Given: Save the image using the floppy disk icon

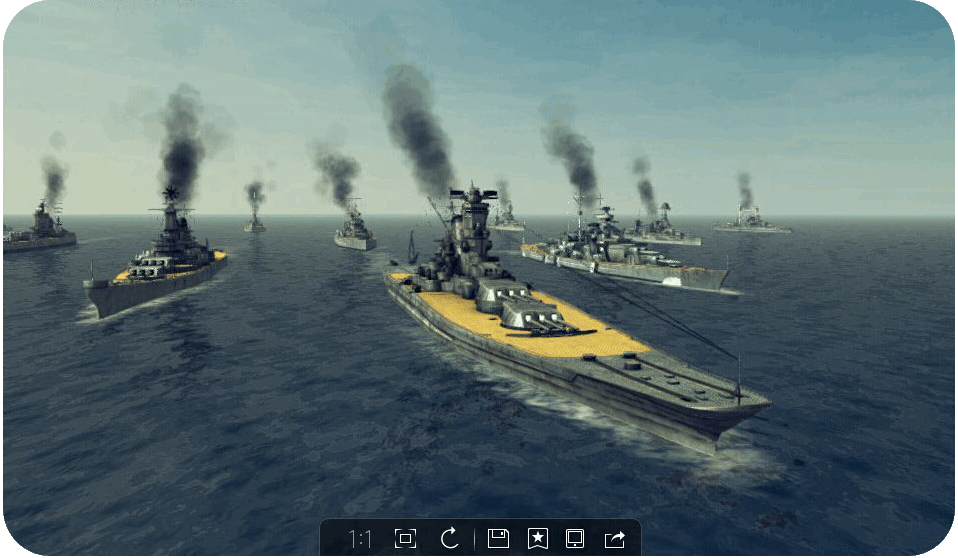Looking at the screenshot, I should coord(498,539).
